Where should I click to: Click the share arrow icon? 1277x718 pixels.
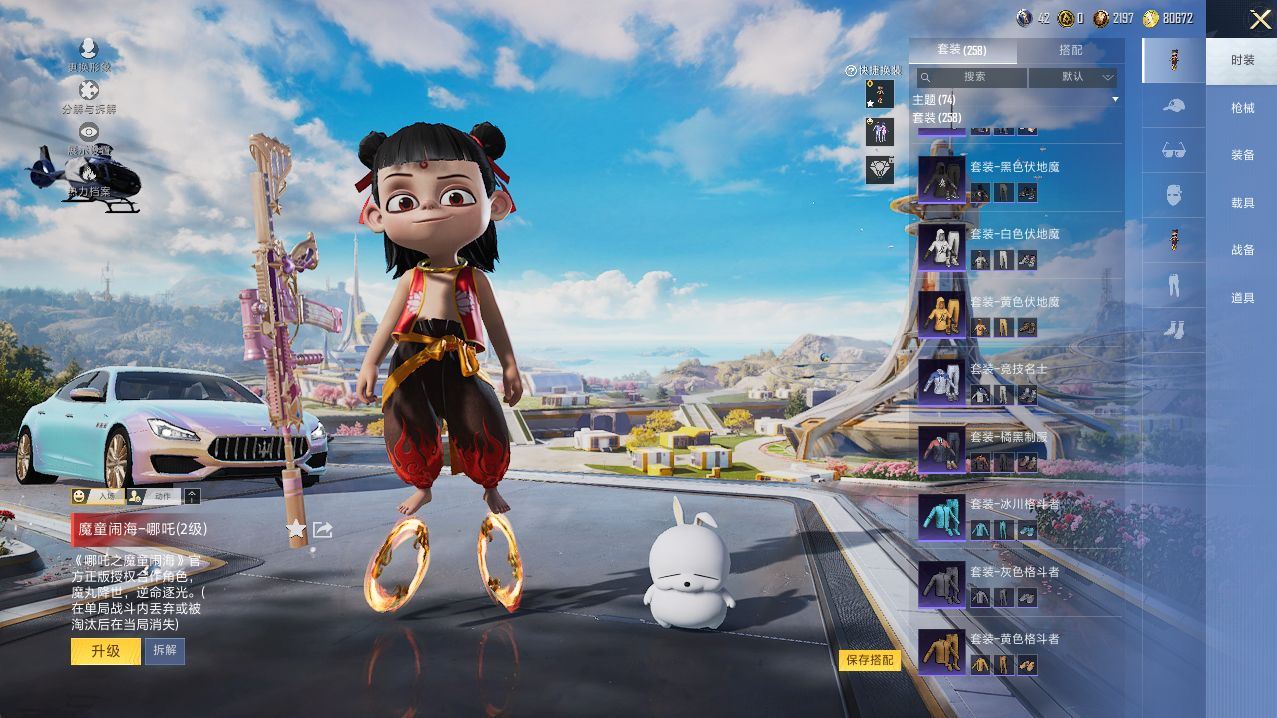pyautogui.click(x=322, y=529)
